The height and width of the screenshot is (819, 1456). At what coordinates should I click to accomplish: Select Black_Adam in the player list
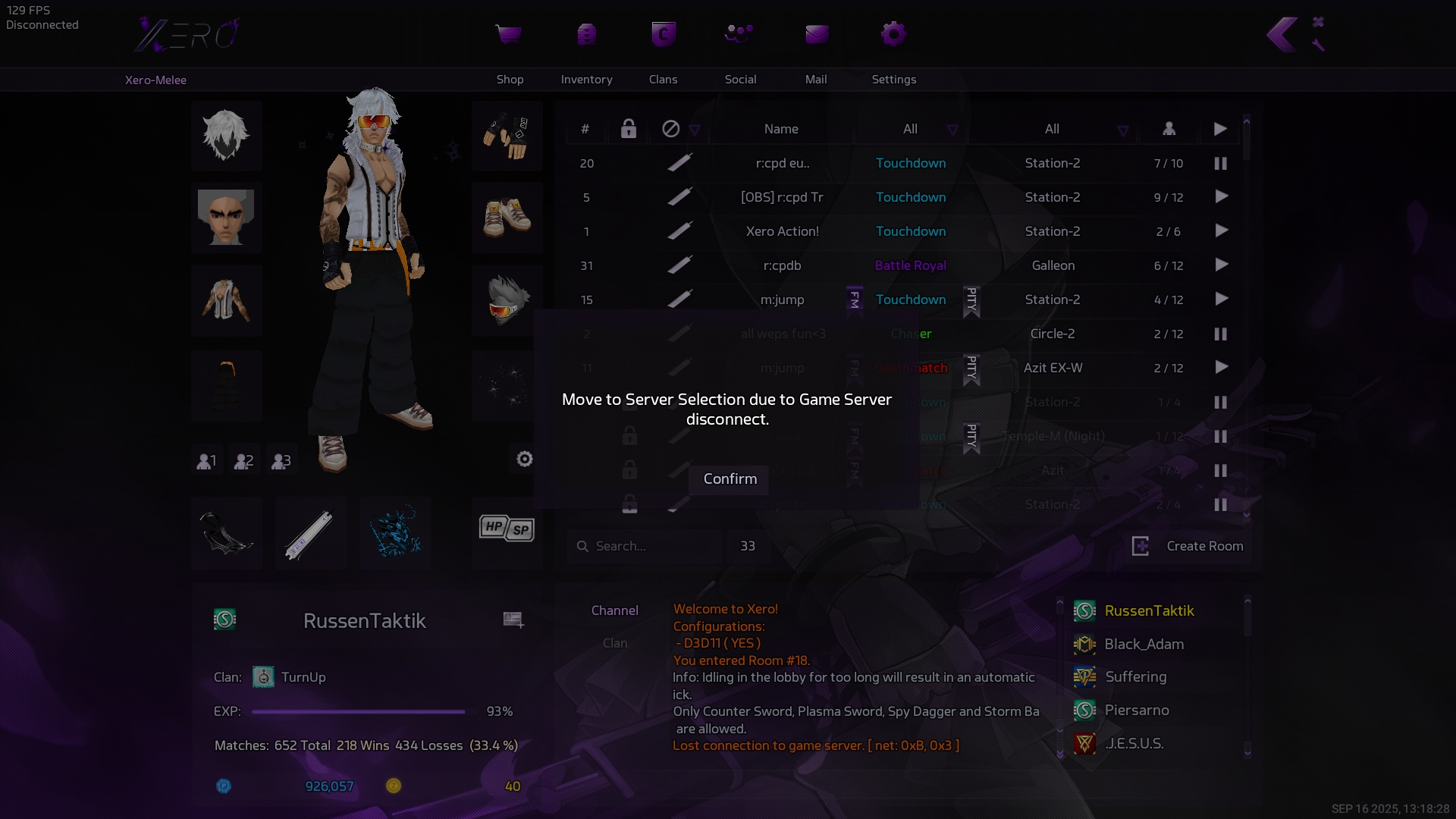[x=1144, y=644]
